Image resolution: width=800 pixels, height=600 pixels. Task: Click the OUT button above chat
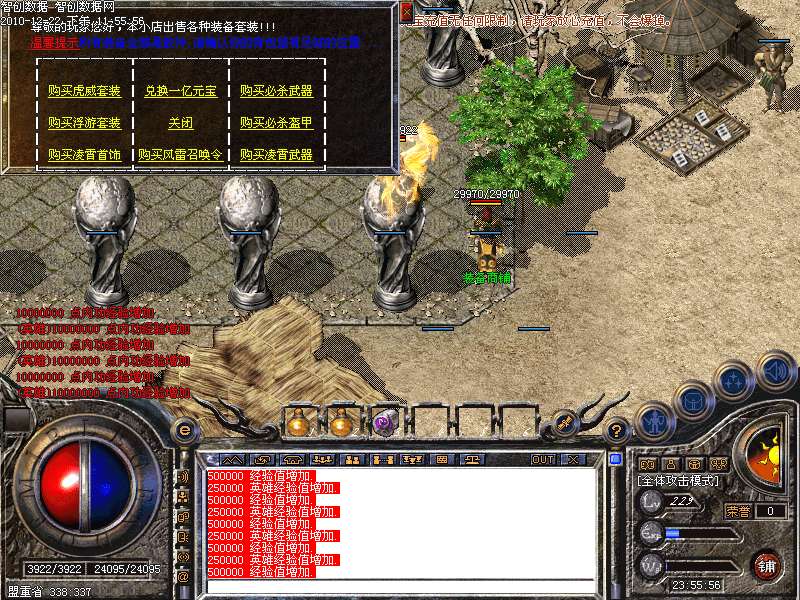point(542,460)
